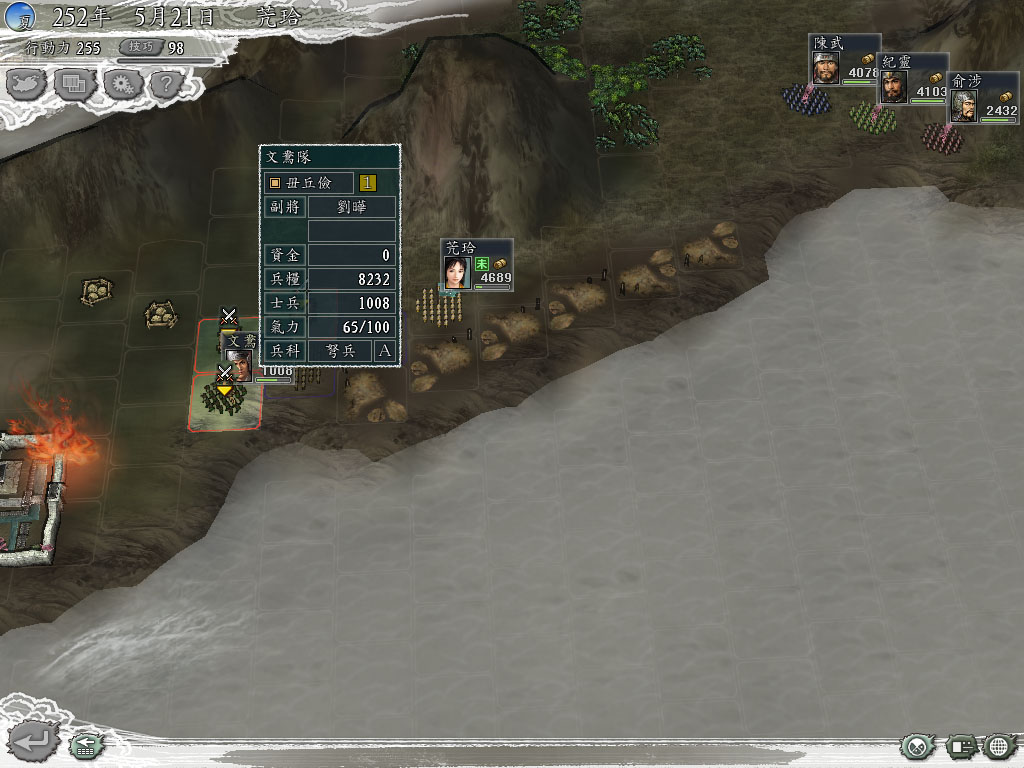Open the info panel layout icon

coord(962,746)
